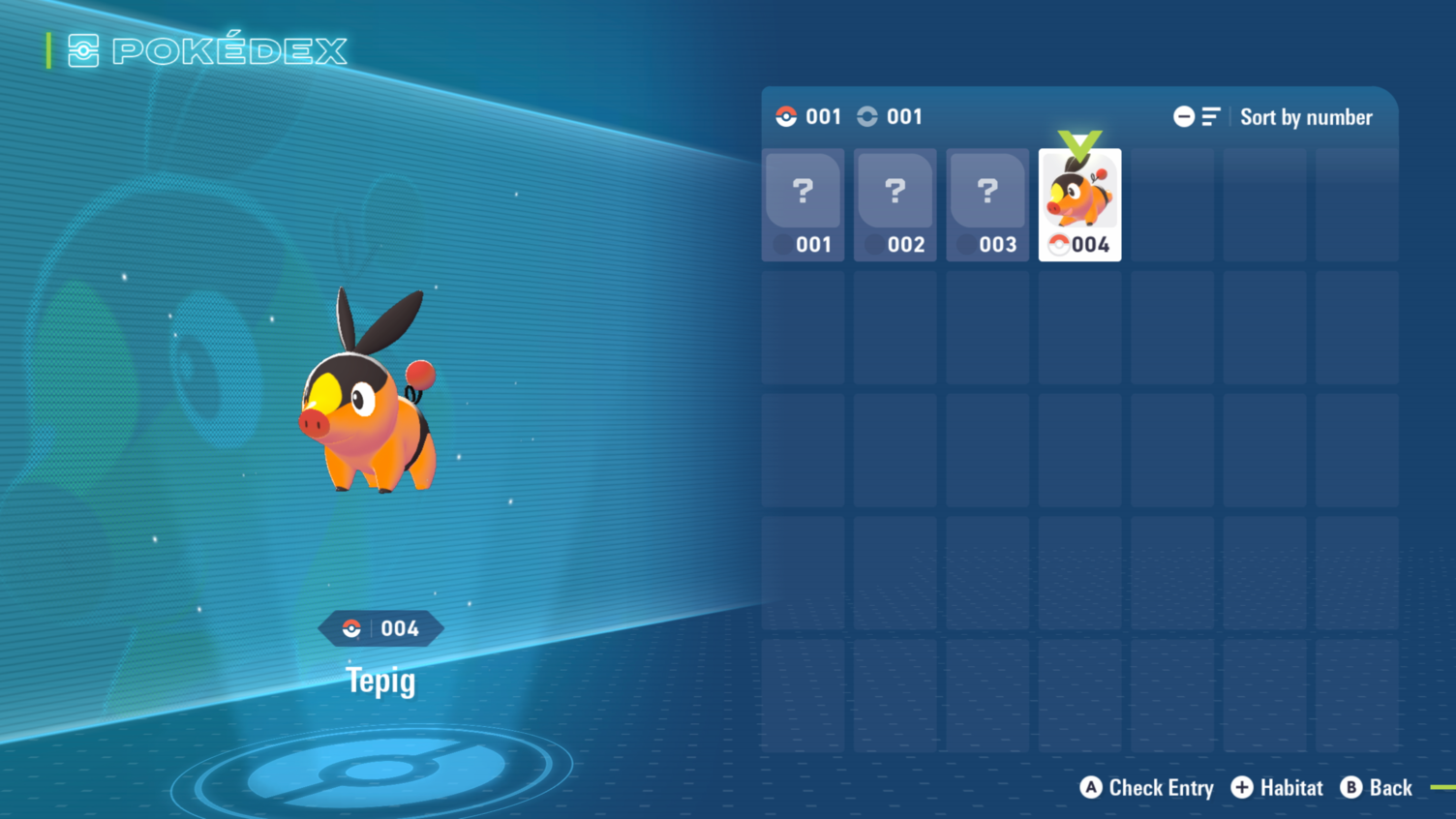Screen dimensions: 1456x819
Task: Choose the unknown entry numbered 002
Action: point(895,204)
